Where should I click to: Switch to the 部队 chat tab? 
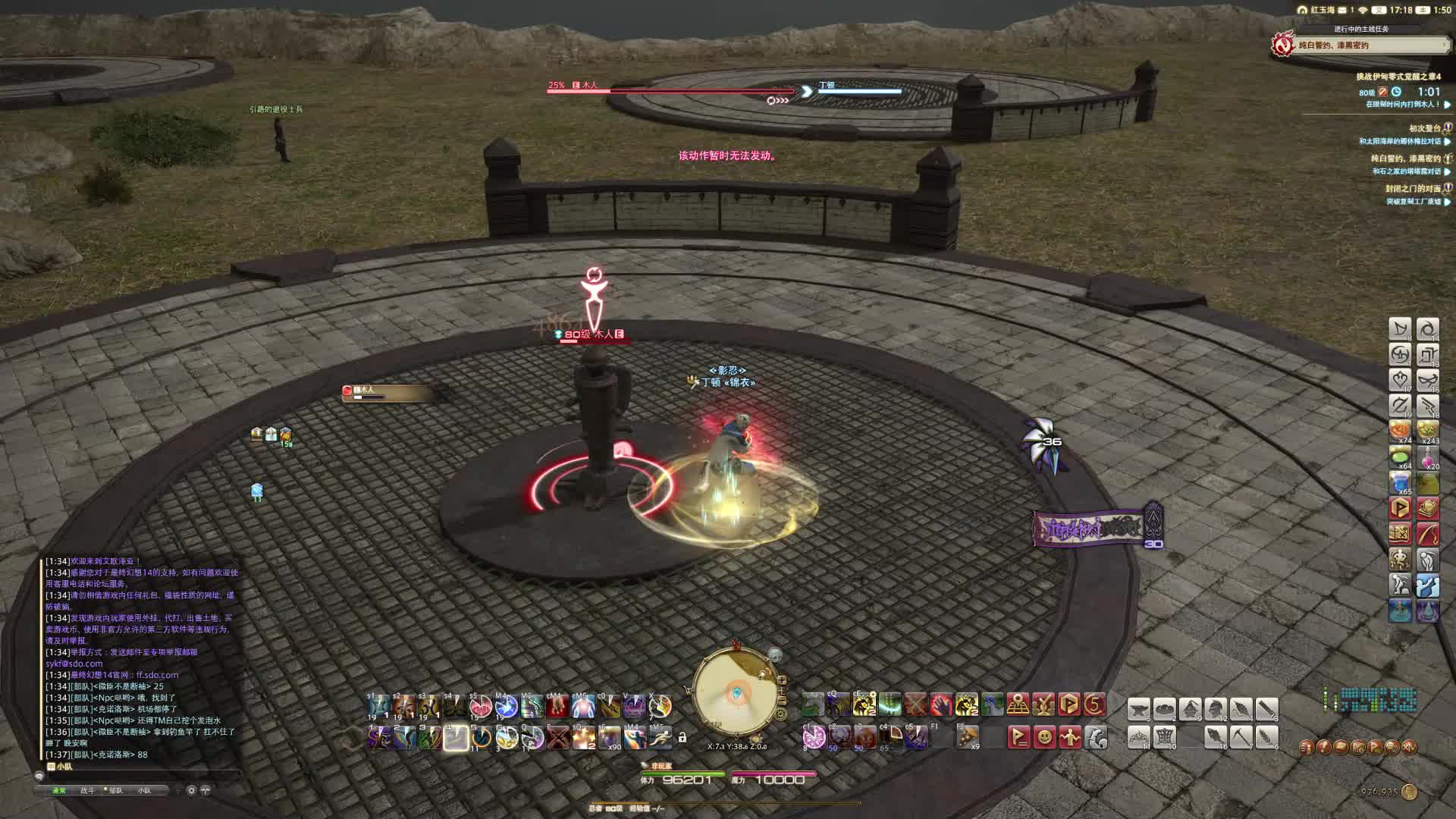[115, 790]
